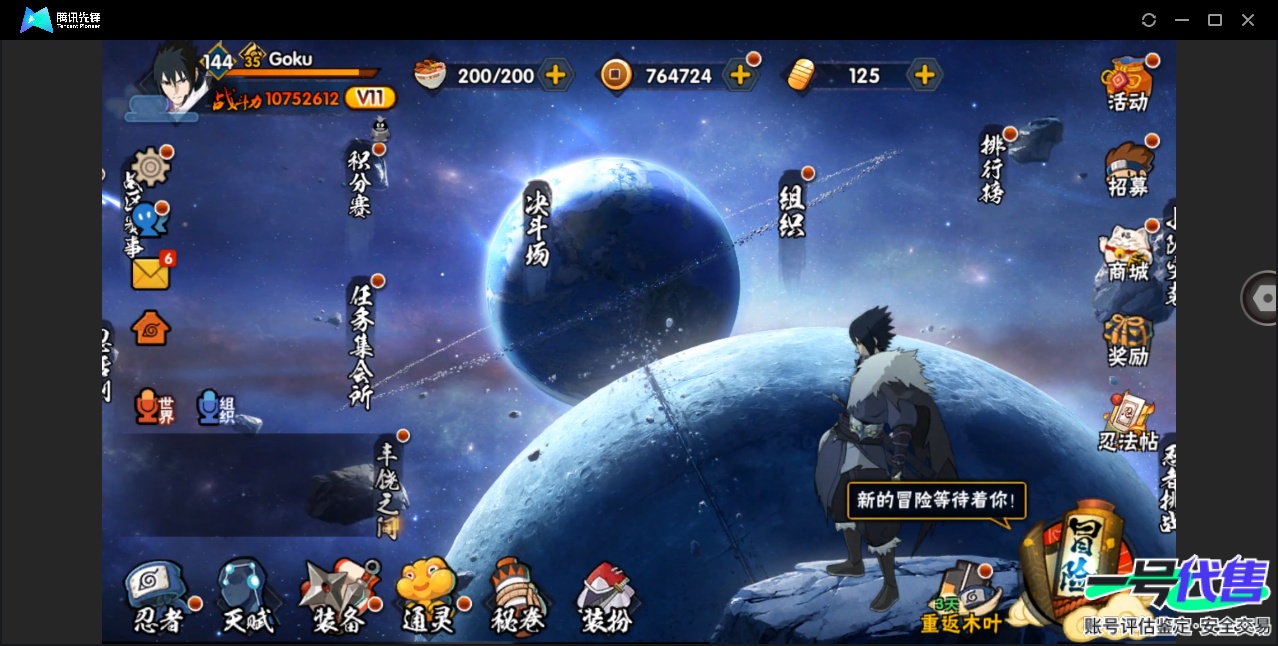Viewport: 1278px width, 646px height.
Task: Add more gold coins with plus button
Action: click(740, 75)
